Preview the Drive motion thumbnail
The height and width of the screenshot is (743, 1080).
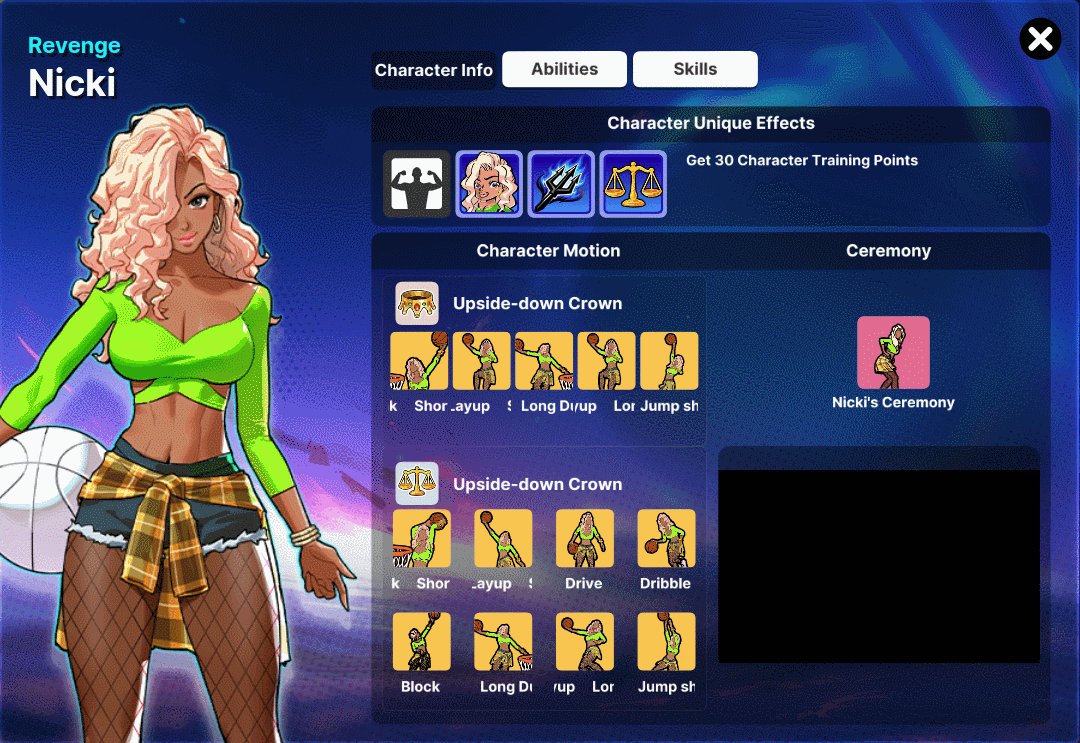pos(584,539)
